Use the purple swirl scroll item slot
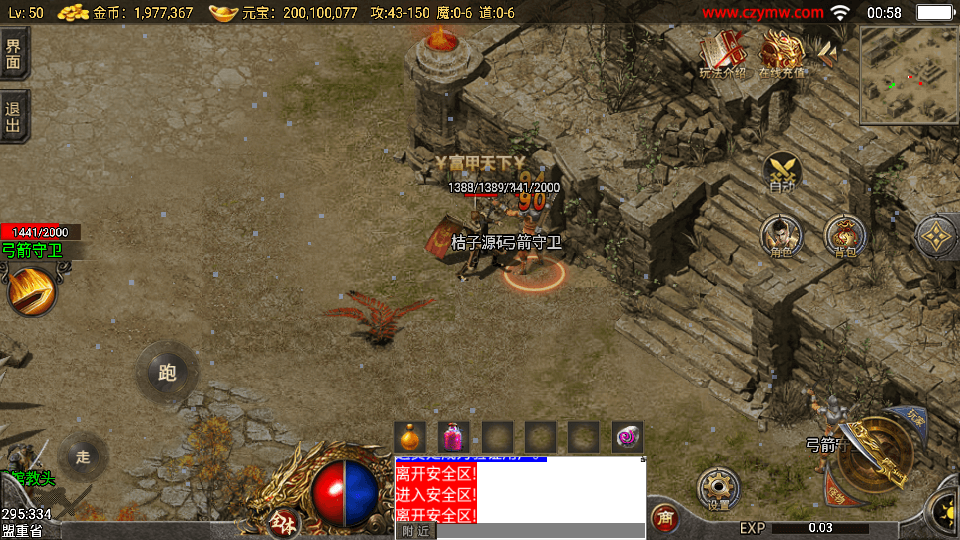960x540 pixels. pyautogui.click(x=627, y=437)
